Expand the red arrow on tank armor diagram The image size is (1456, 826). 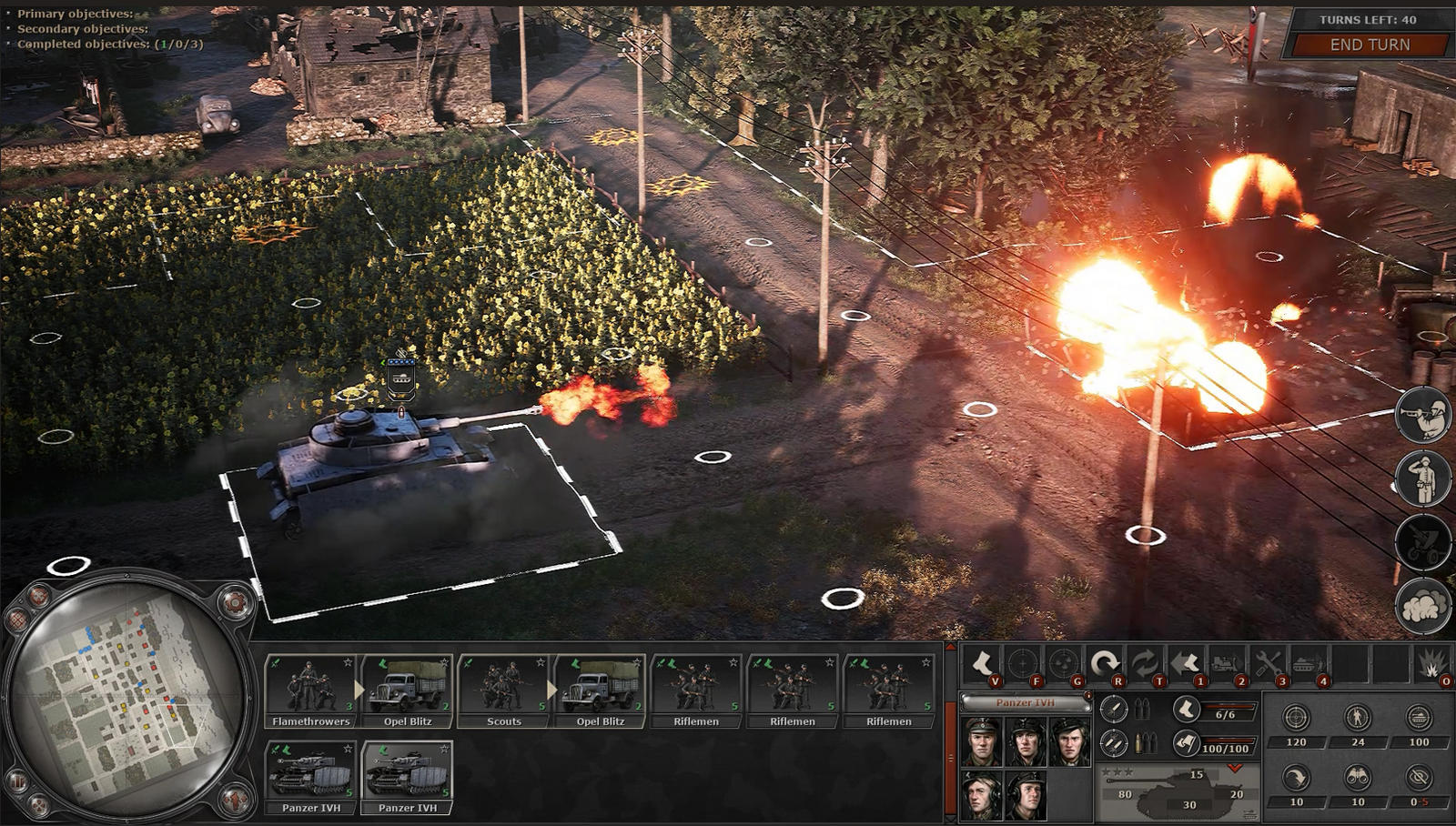(x=1234, y=769)
